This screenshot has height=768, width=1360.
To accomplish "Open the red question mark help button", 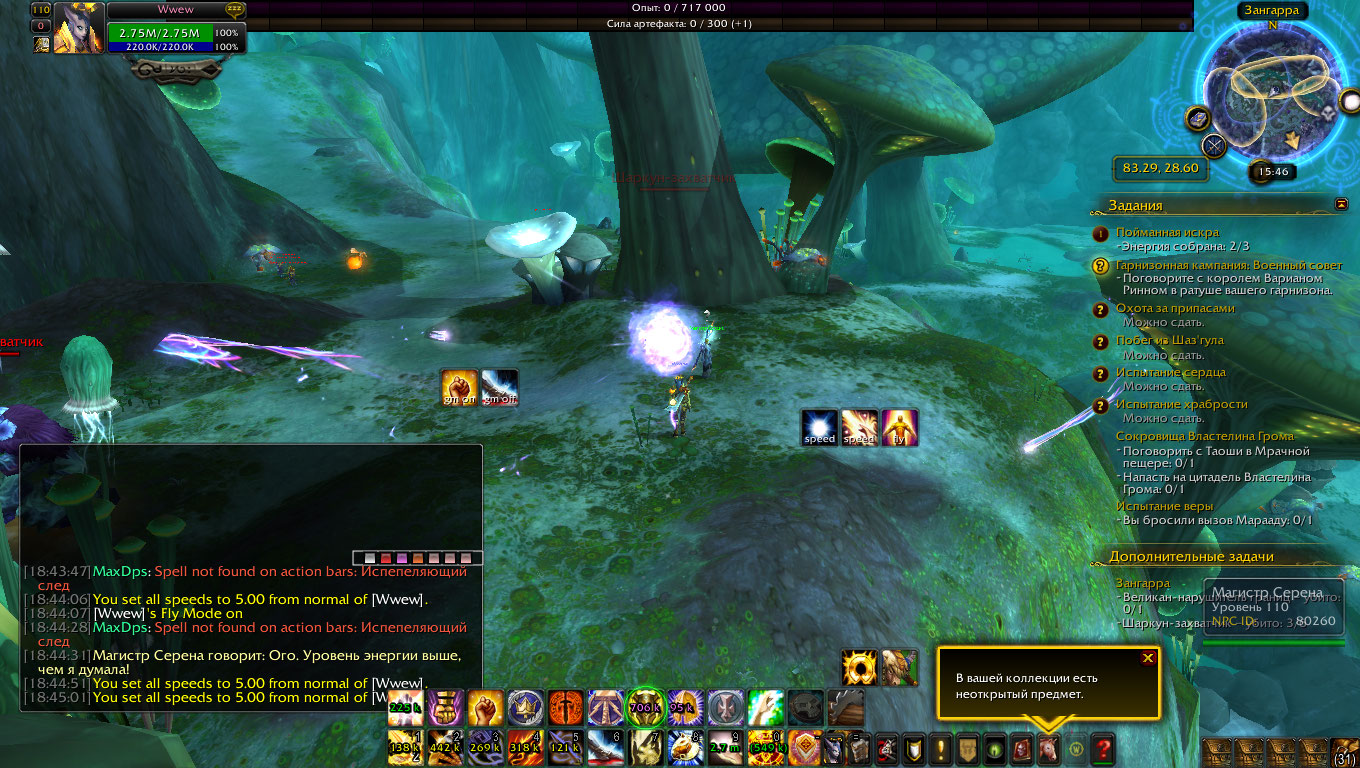I will 1103,748.
